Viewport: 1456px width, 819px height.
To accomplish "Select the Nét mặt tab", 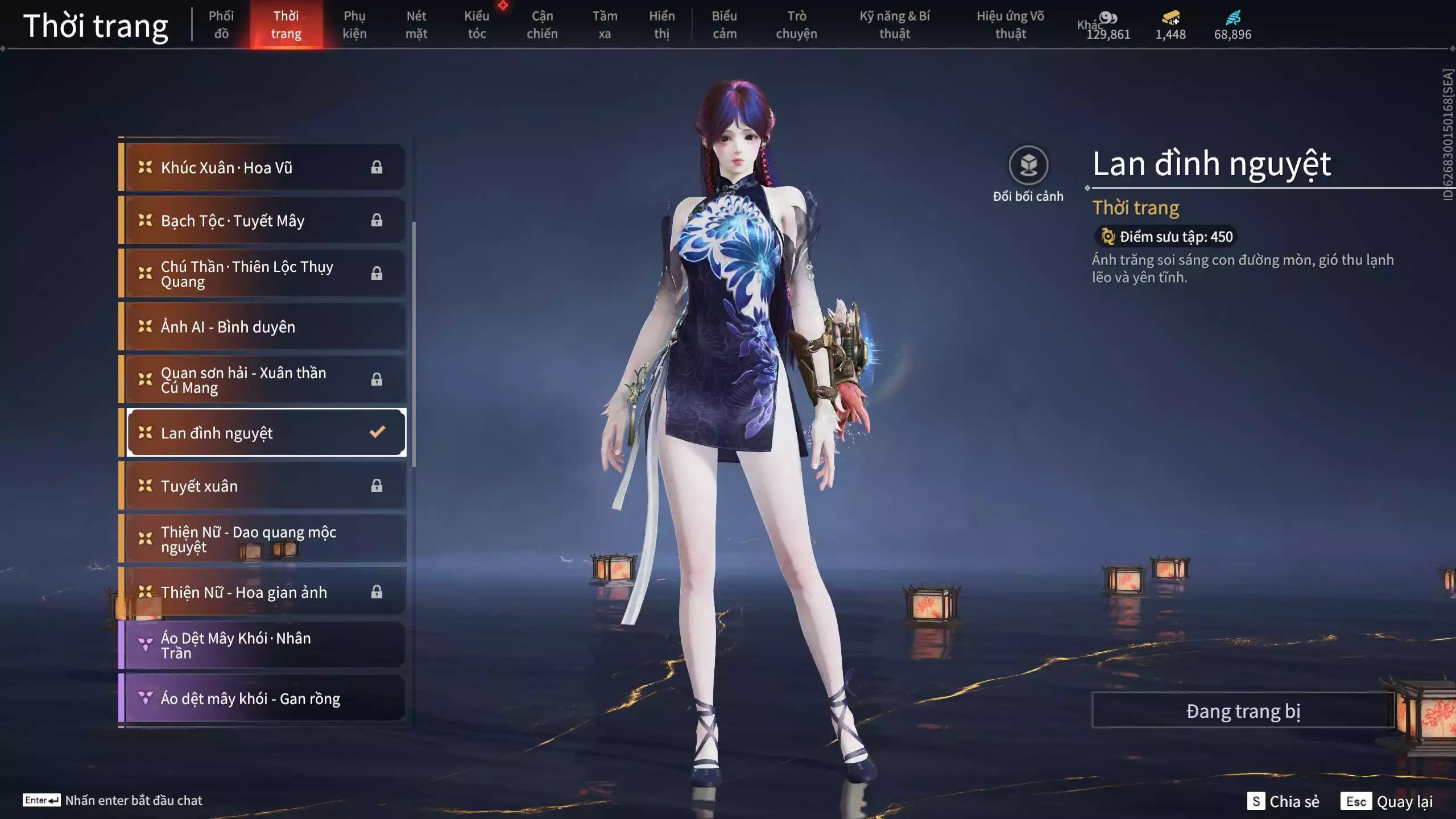I will coord(416,25).
